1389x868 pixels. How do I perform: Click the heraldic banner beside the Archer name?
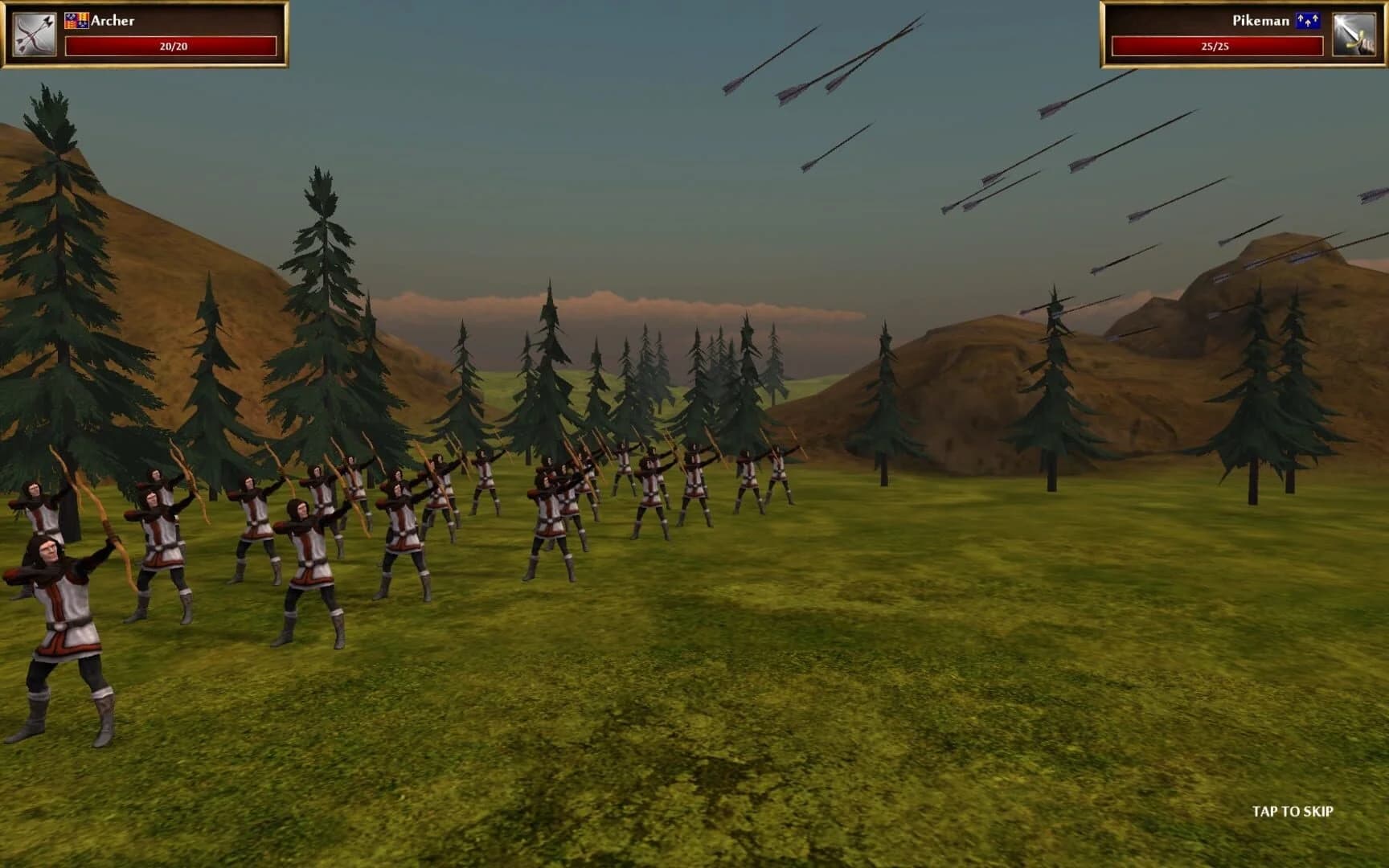tap(77, 21)
